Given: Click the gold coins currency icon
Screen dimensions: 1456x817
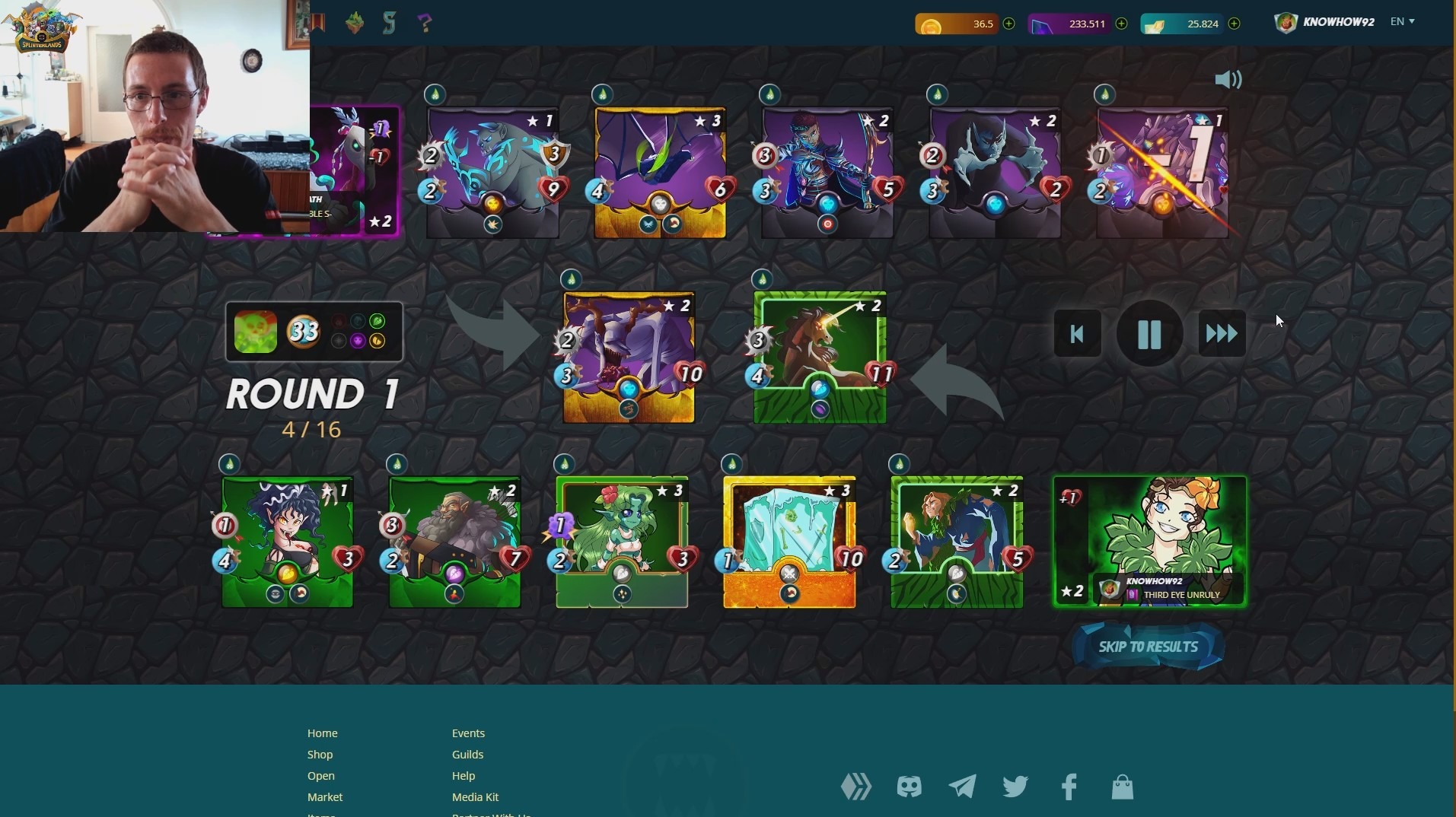Looking at the screenshot, I should click(930, 24).
